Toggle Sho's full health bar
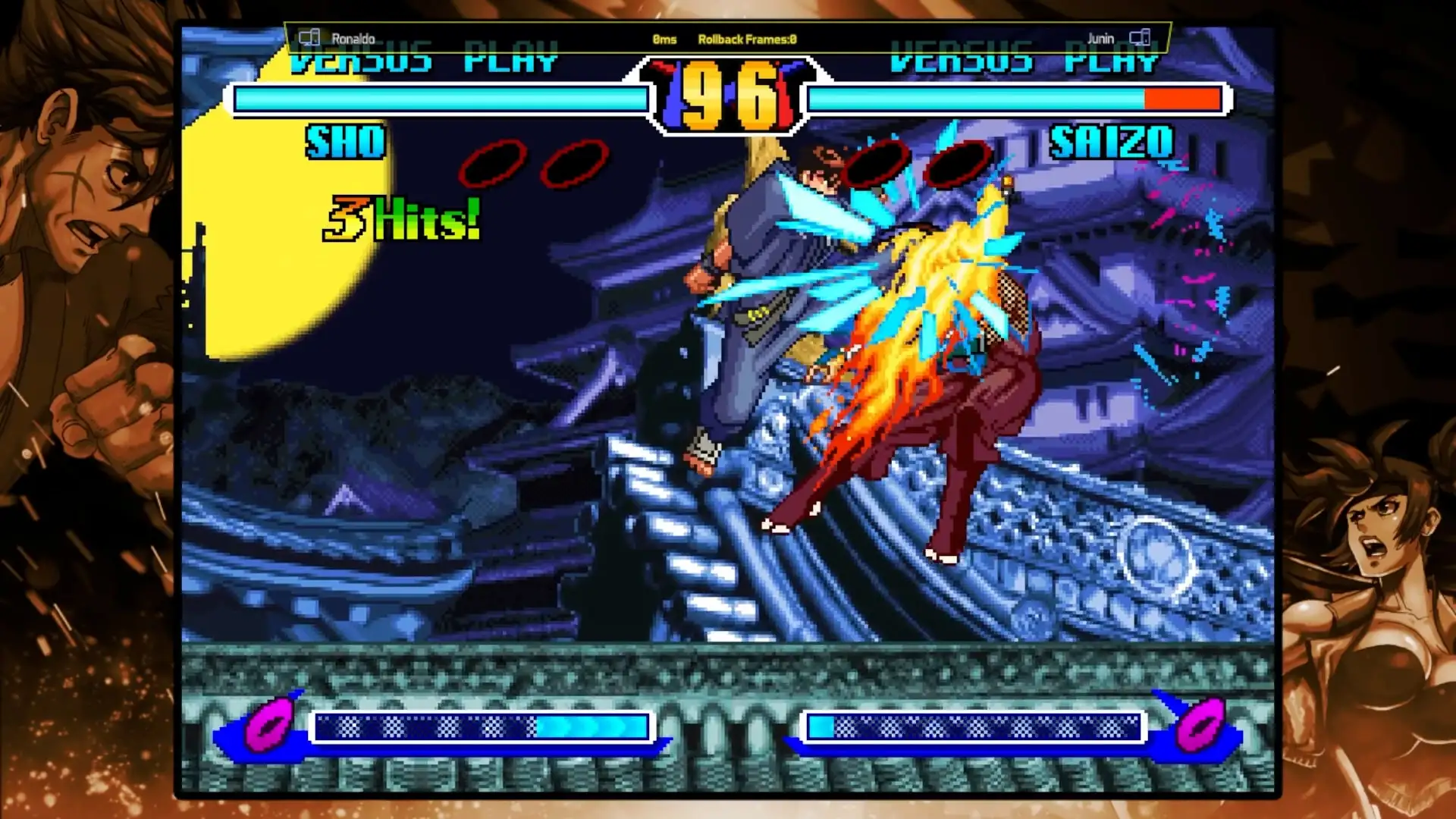The width and height of the screenshot is (1456, 819). [440, 98]
